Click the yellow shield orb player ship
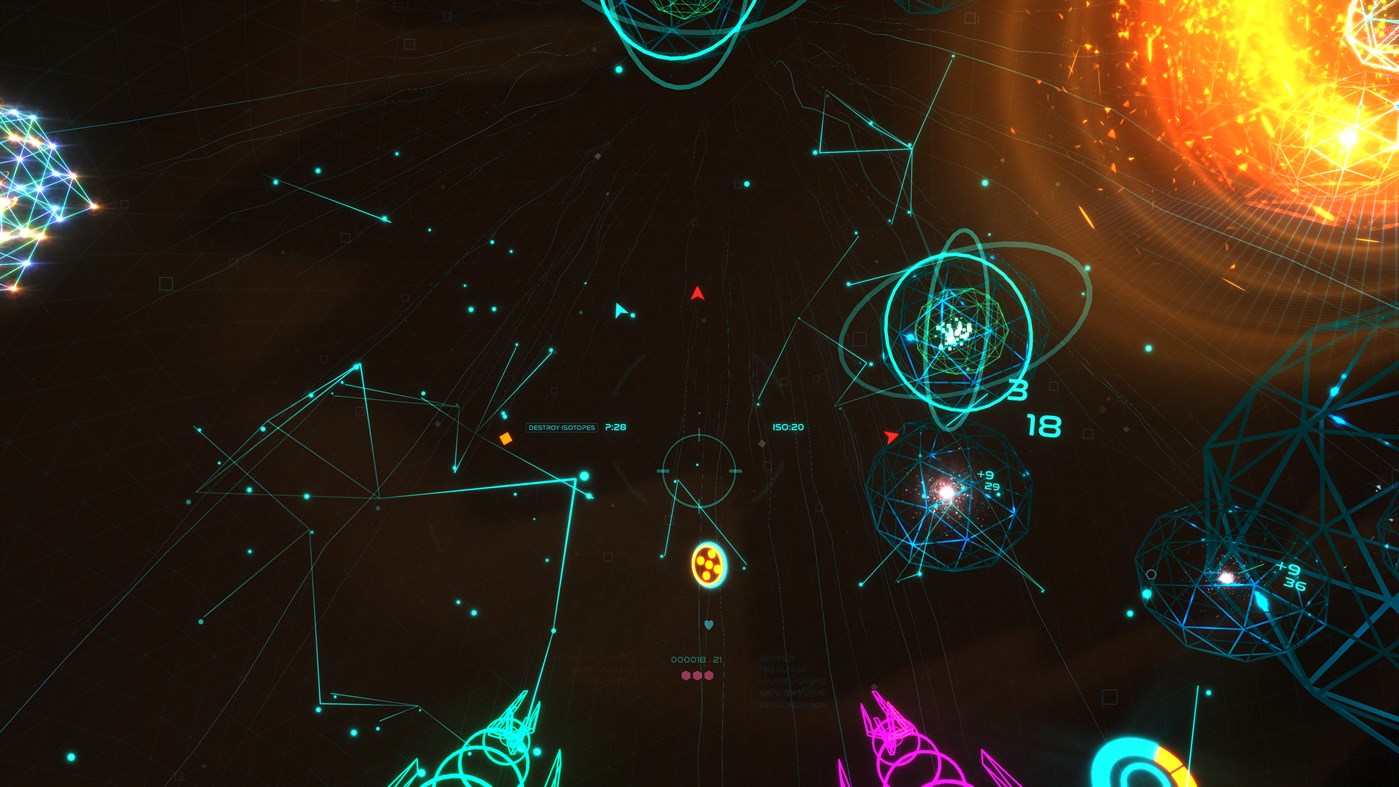The image size is (1399, 787). 710,565
